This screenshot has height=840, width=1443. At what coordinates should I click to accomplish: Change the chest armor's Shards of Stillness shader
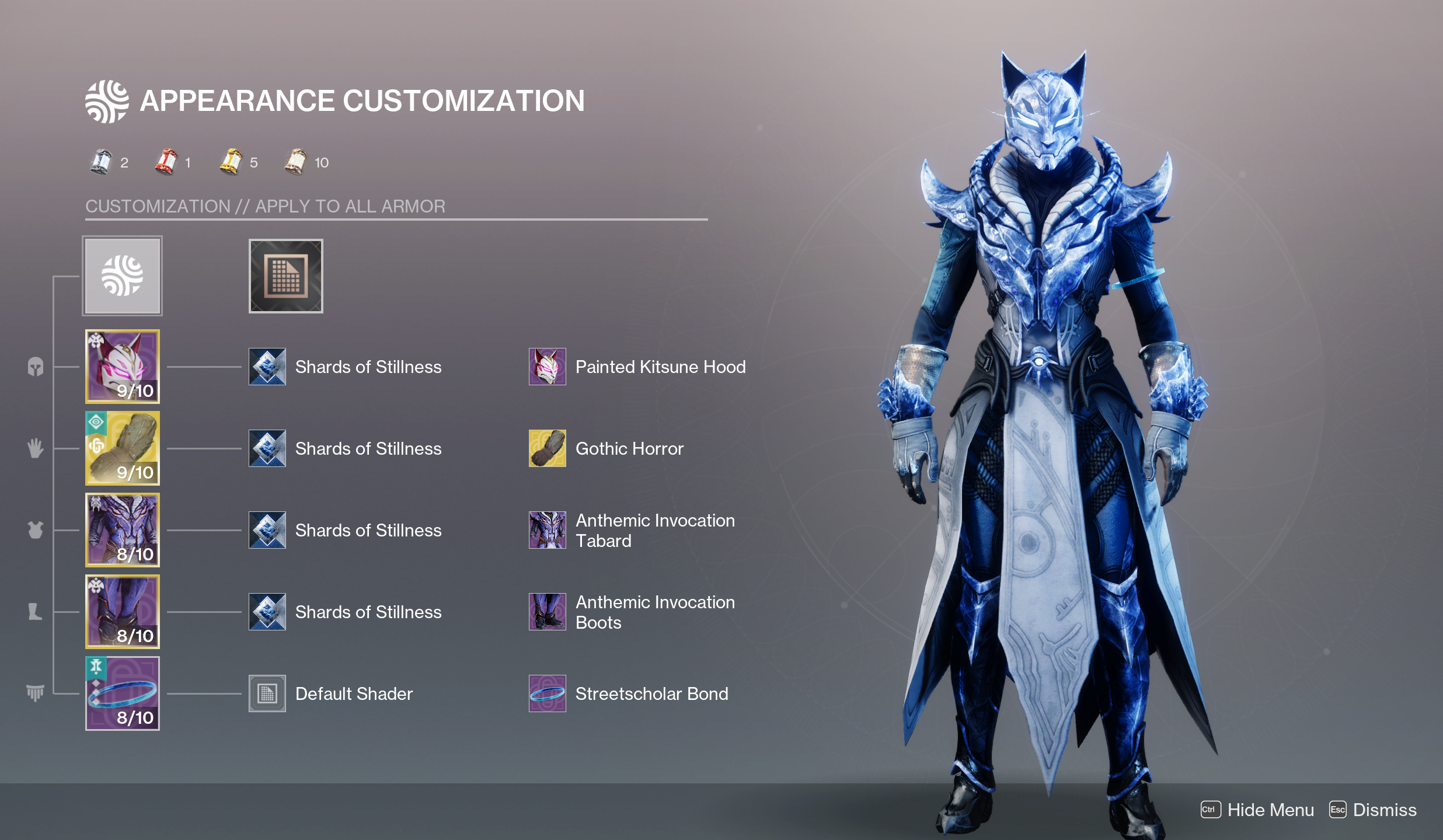(x=267, y=530)
